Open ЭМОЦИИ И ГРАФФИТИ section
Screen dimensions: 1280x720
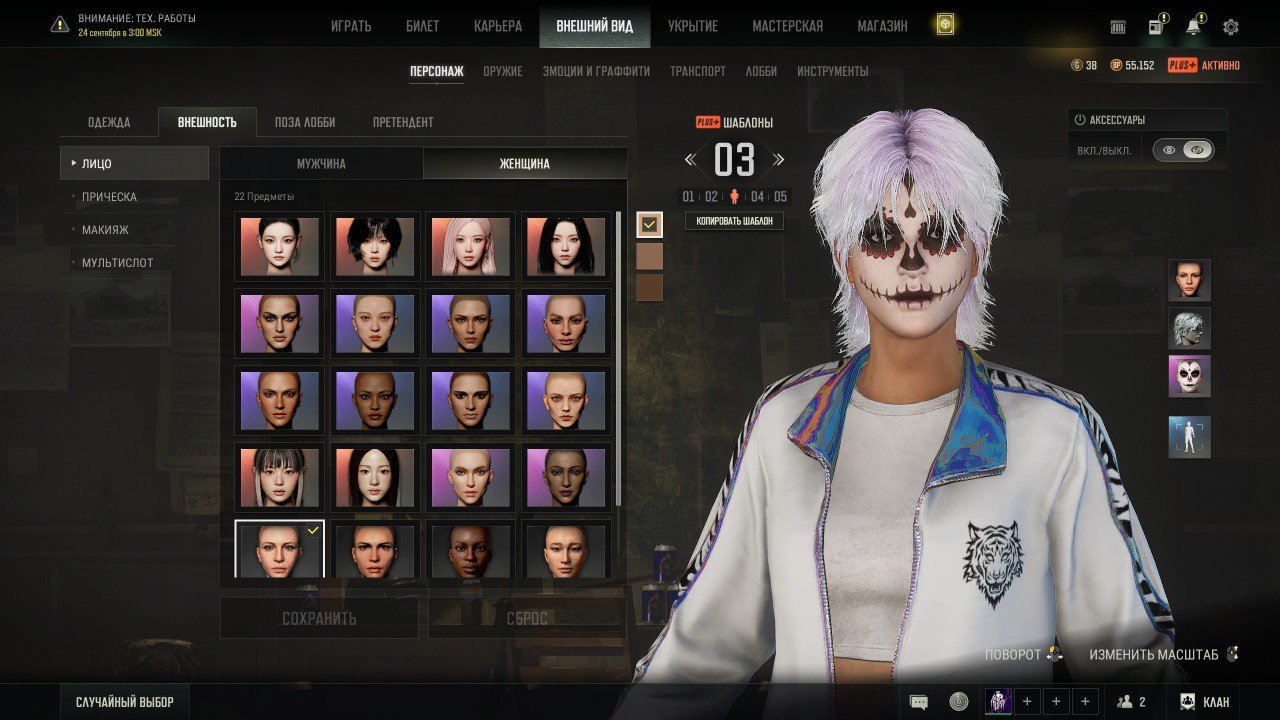(596, 71)
